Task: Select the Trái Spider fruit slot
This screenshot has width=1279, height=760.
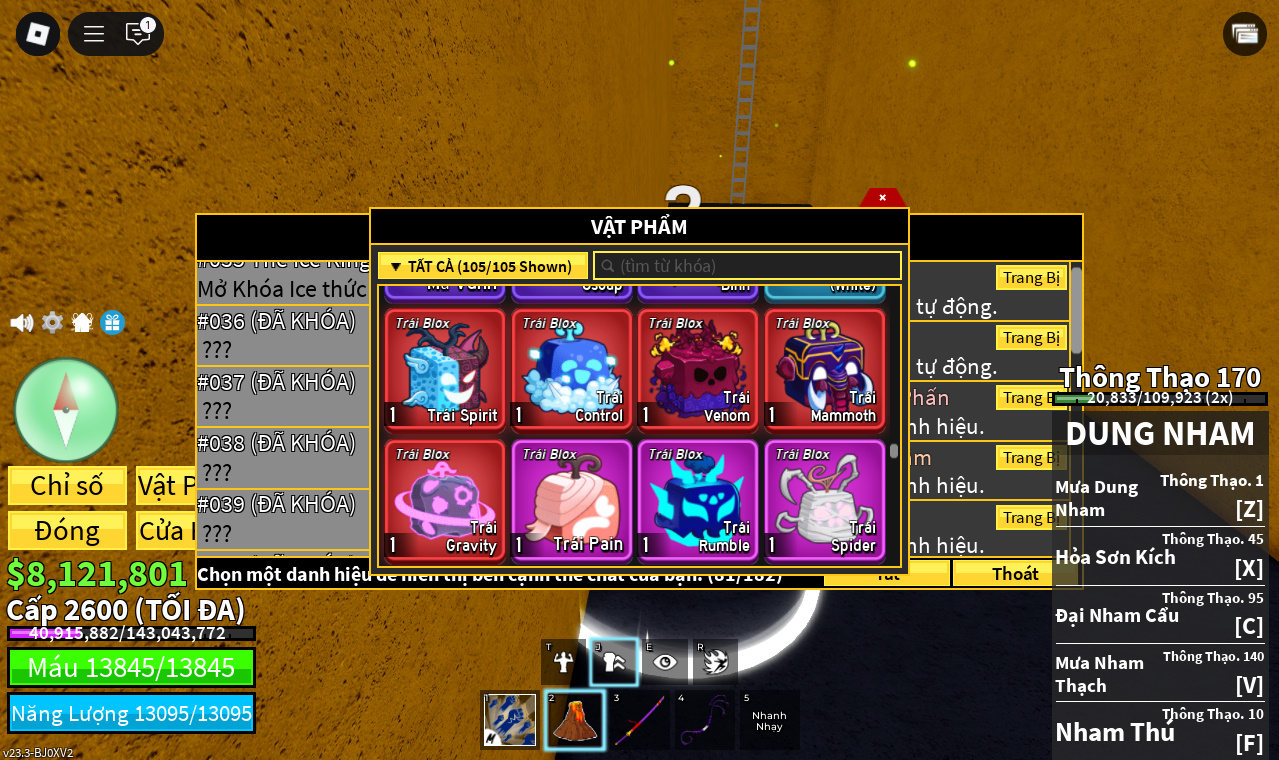Action: click(825, 500)
